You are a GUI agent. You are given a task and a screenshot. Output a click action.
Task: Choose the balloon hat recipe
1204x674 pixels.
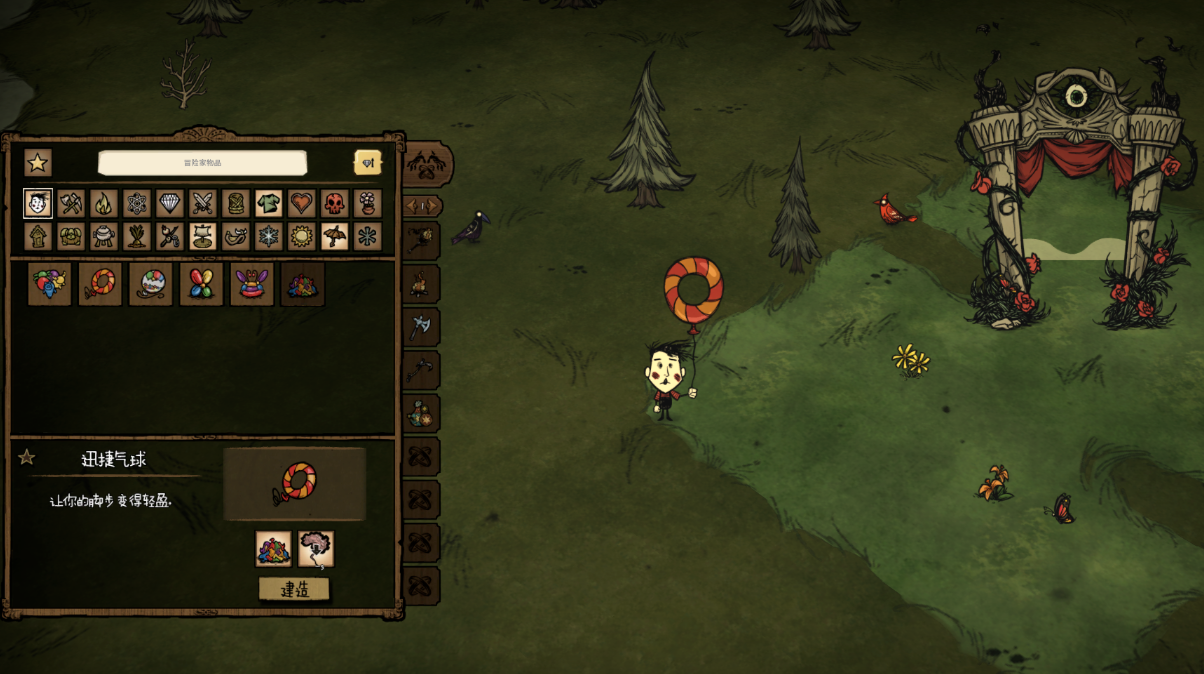(x=252, y=284)
